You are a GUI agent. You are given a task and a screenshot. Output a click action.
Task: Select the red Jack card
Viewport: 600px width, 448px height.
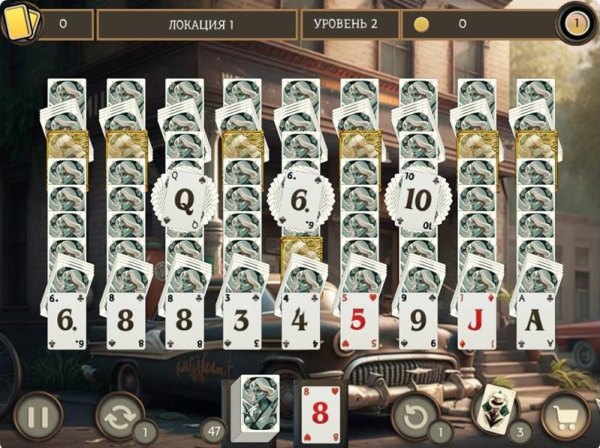click(x=475, y=320)
